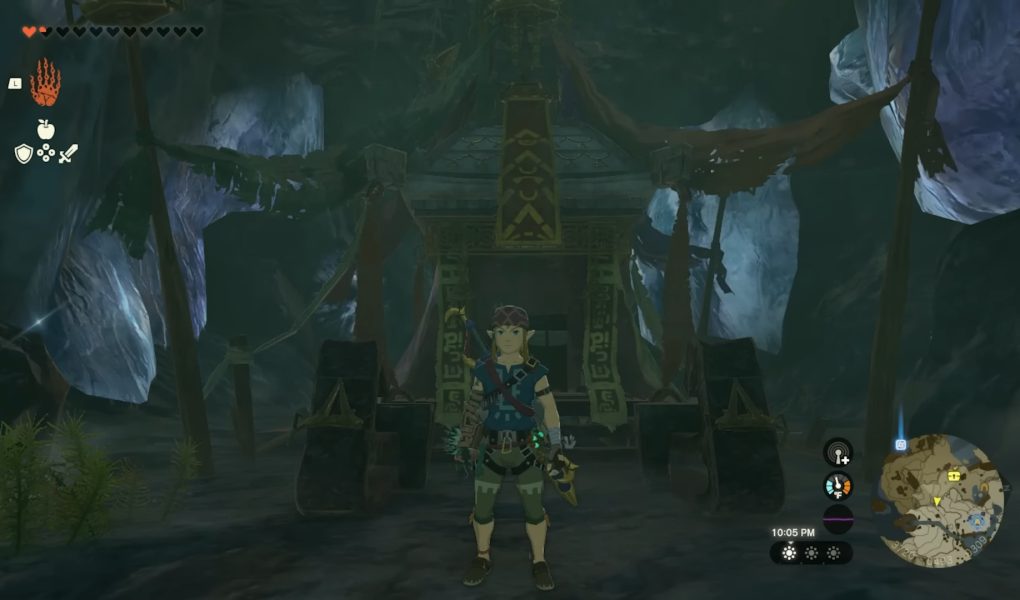Activate the orange hand ability icon

point(45,82)
